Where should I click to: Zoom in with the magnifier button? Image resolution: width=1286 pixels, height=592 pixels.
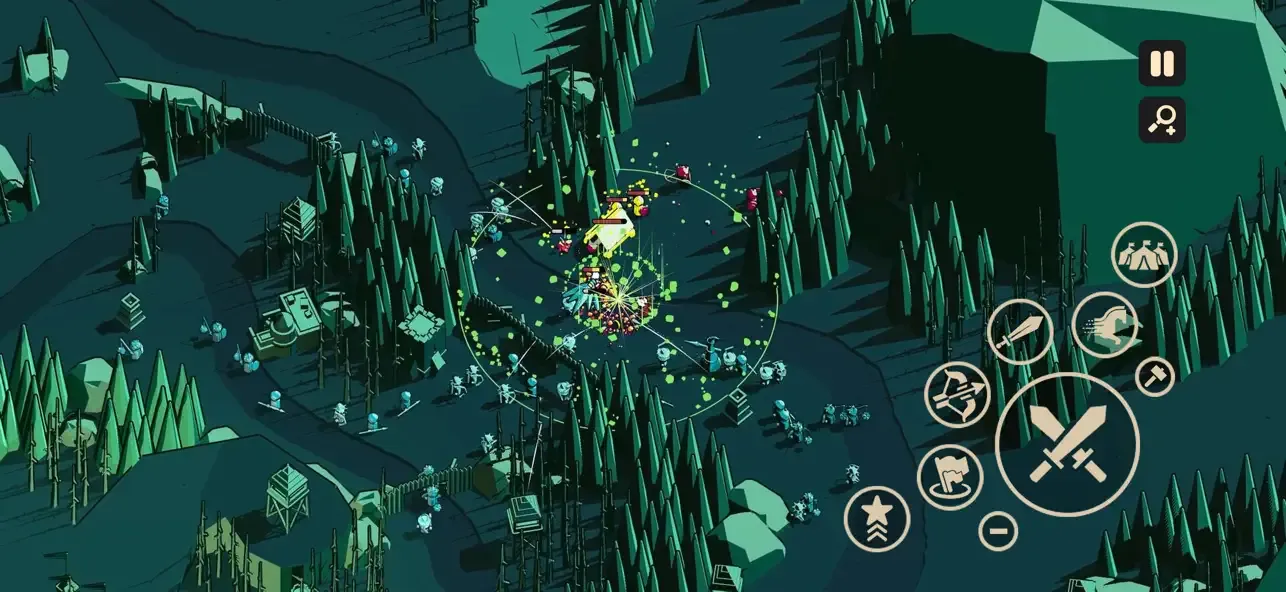(1161, 120)
